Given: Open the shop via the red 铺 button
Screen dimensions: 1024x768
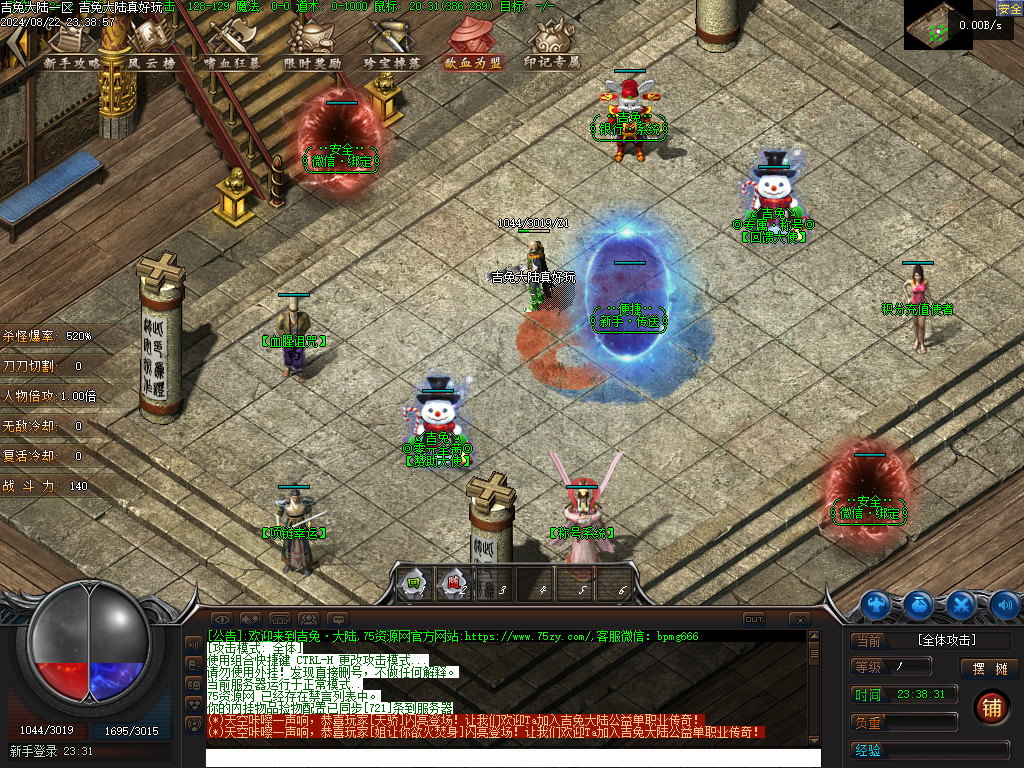Looking at the screenshot, I should pyautogui.click(x=990, y=706).
